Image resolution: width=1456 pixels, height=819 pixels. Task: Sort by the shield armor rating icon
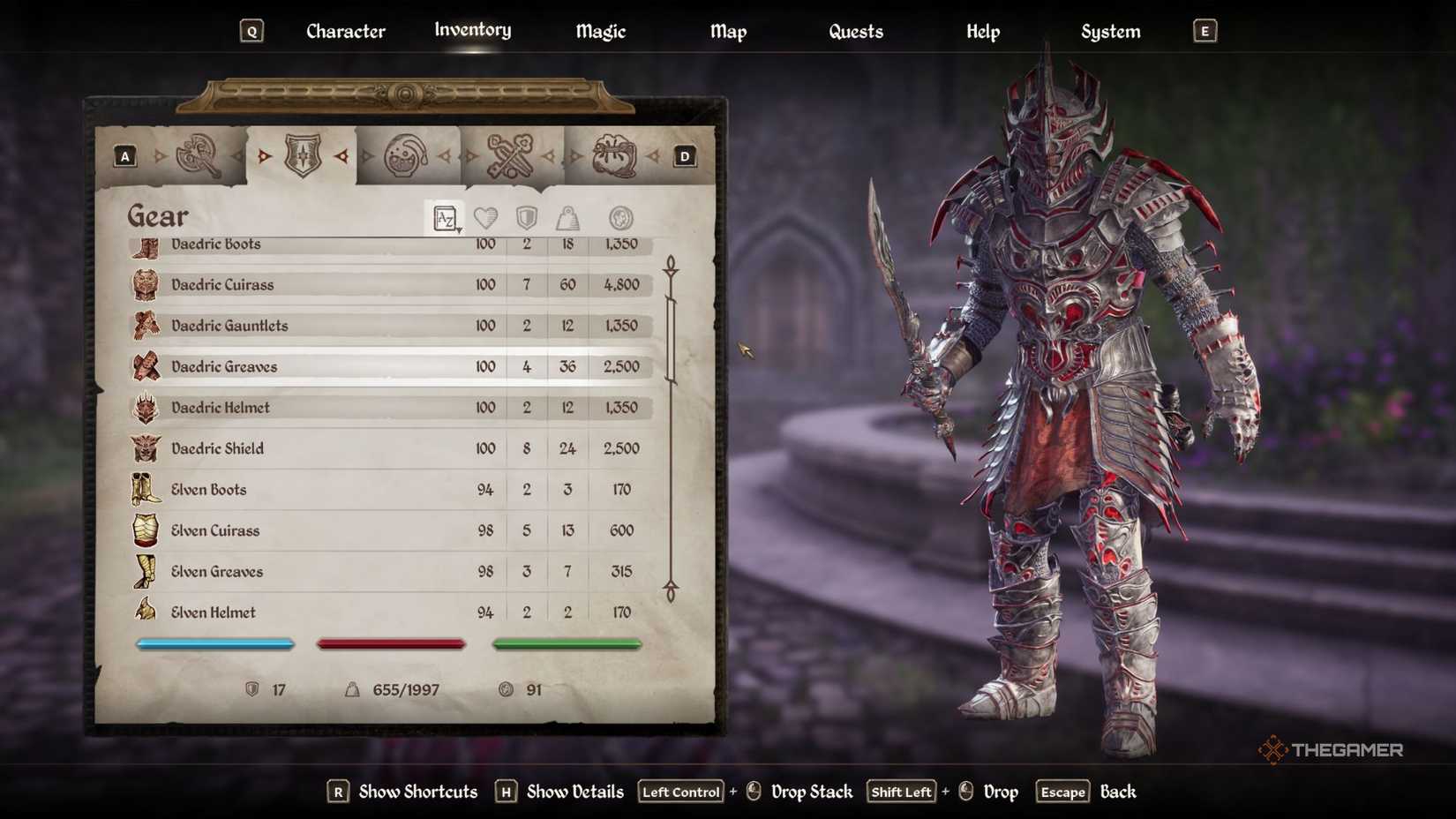coord(525,218)
